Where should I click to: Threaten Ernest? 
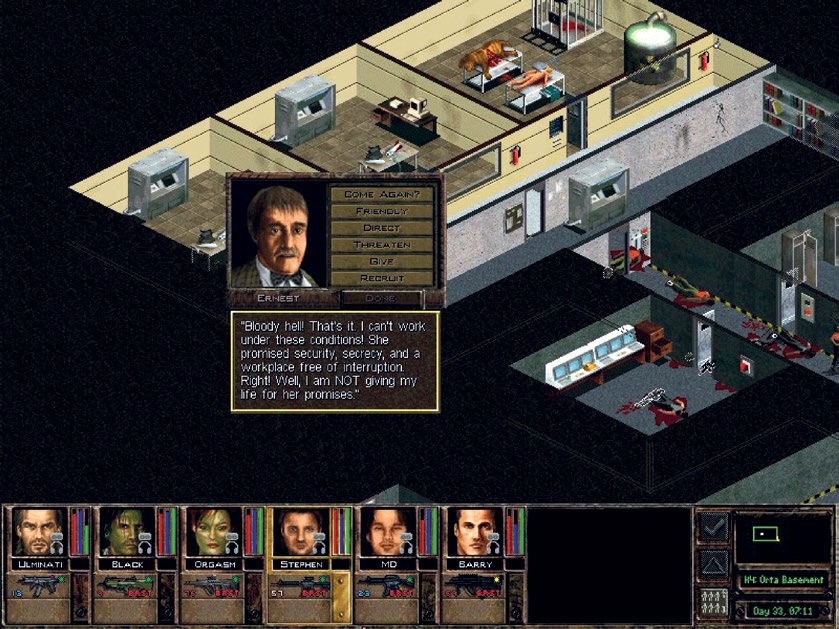[382, 245]
